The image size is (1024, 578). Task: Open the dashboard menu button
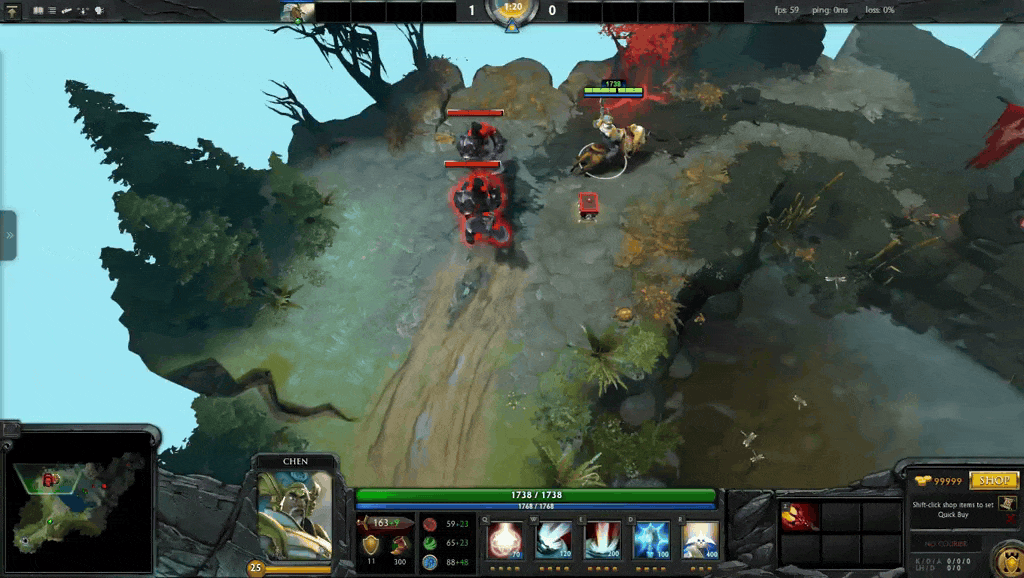click(x=12, y=11)
